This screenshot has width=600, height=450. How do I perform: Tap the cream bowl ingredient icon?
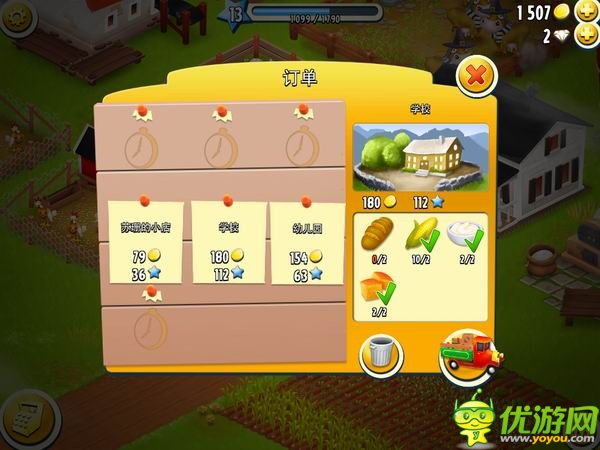point(463,236)
